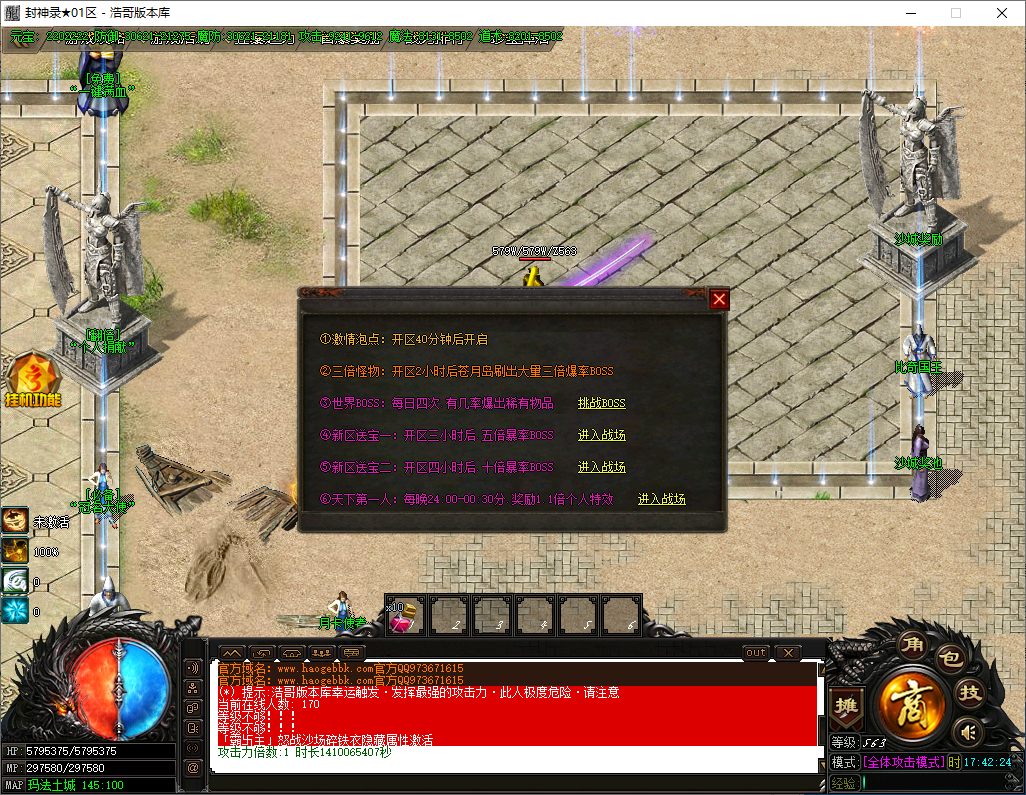
Task: Click the @ chat channel button
Action: [193, 767]
